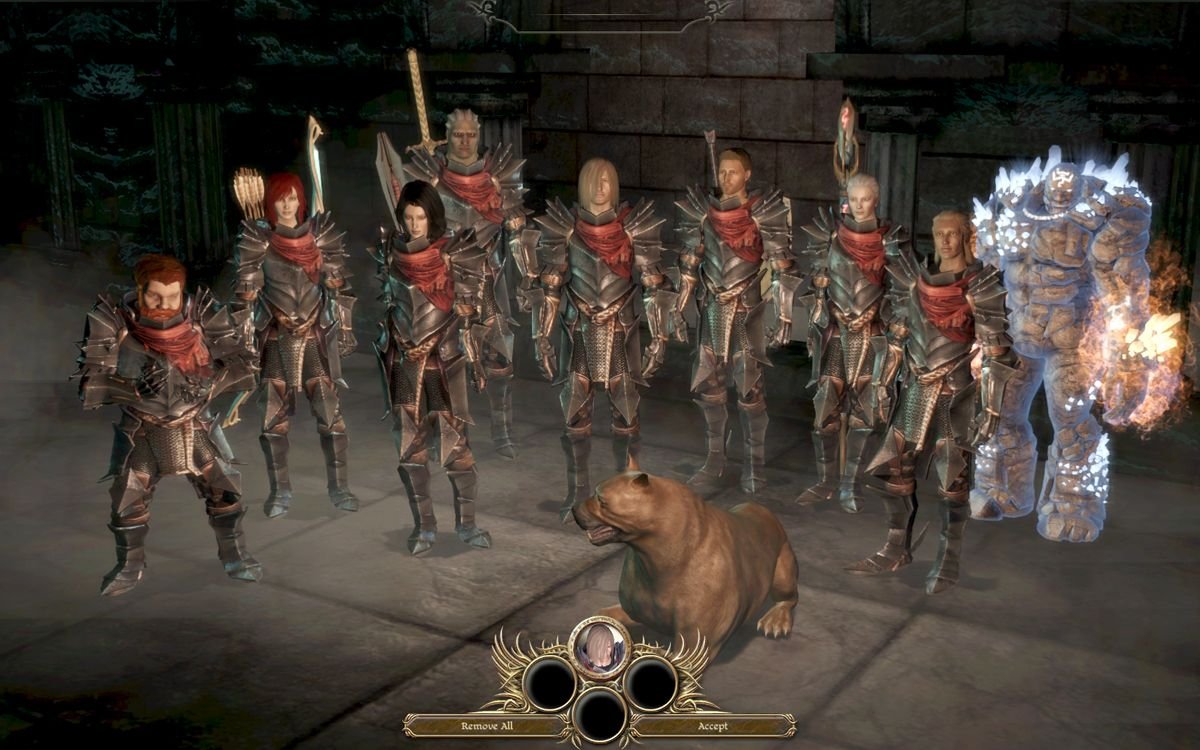The width and height of the screenshot is (1200, 750).
Task: Click the Remove All button
Action: tap(484, 726)
